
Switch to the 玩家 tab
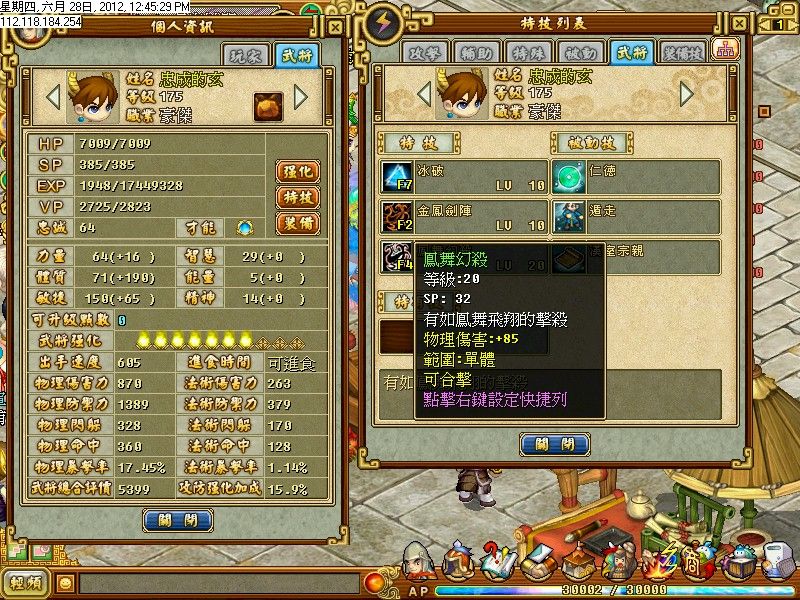coord(251,56)
